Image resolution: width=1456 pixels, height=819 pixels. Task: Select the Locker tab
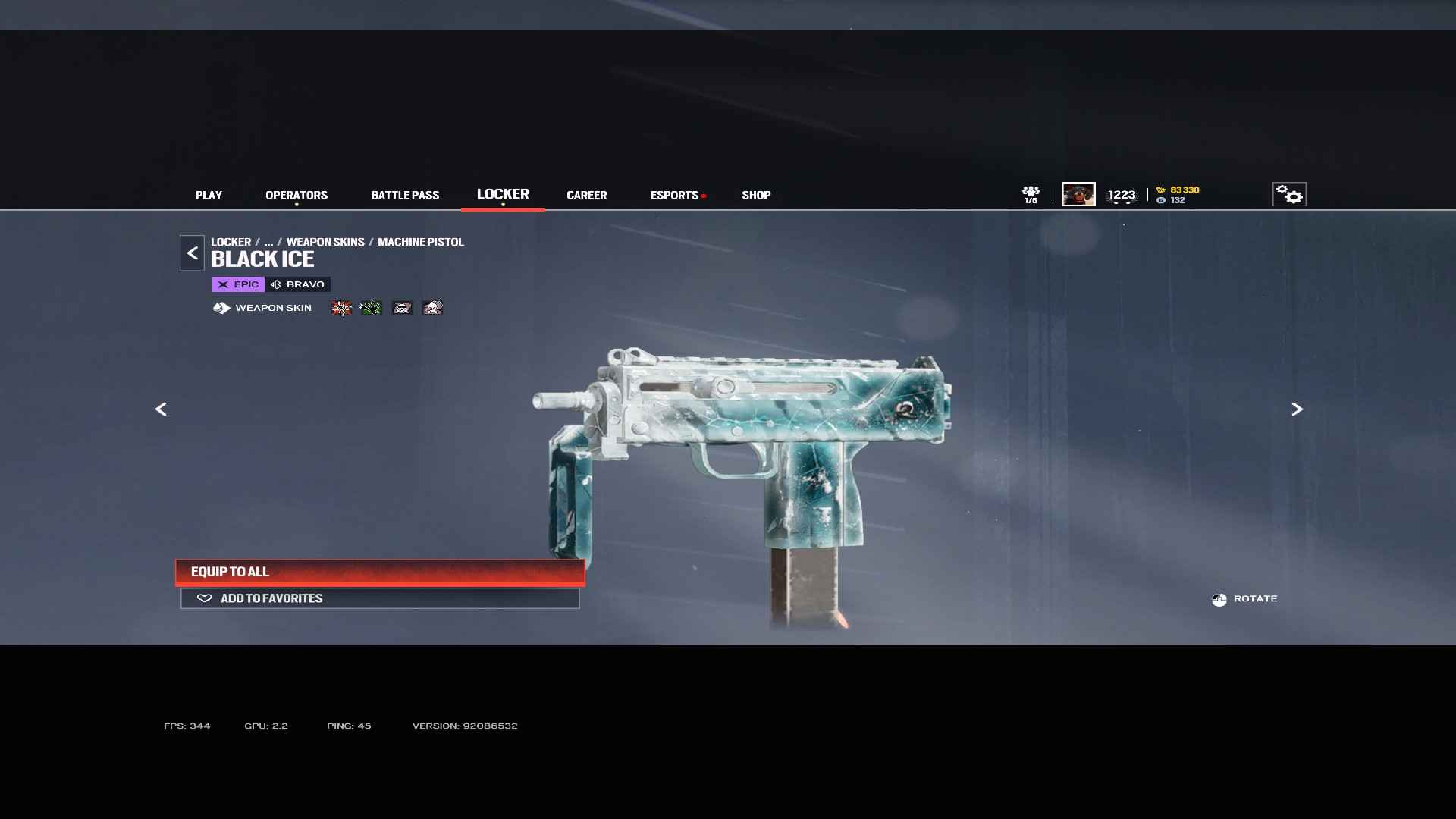pyautogui.click(x=503, y=194)
